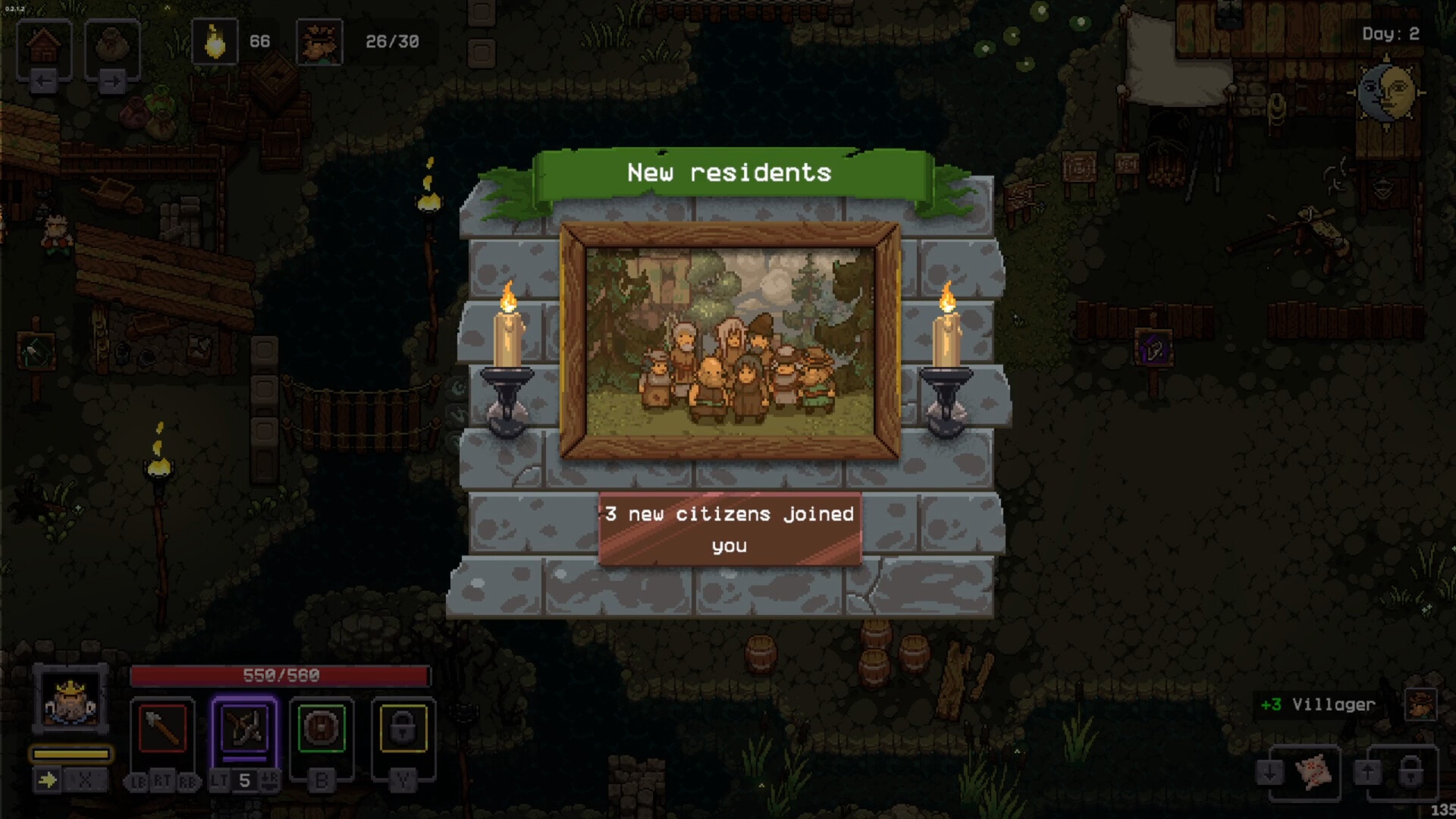1456x819 pixels.
Task: Click the New residents framed picture
Action: point(730,340)
